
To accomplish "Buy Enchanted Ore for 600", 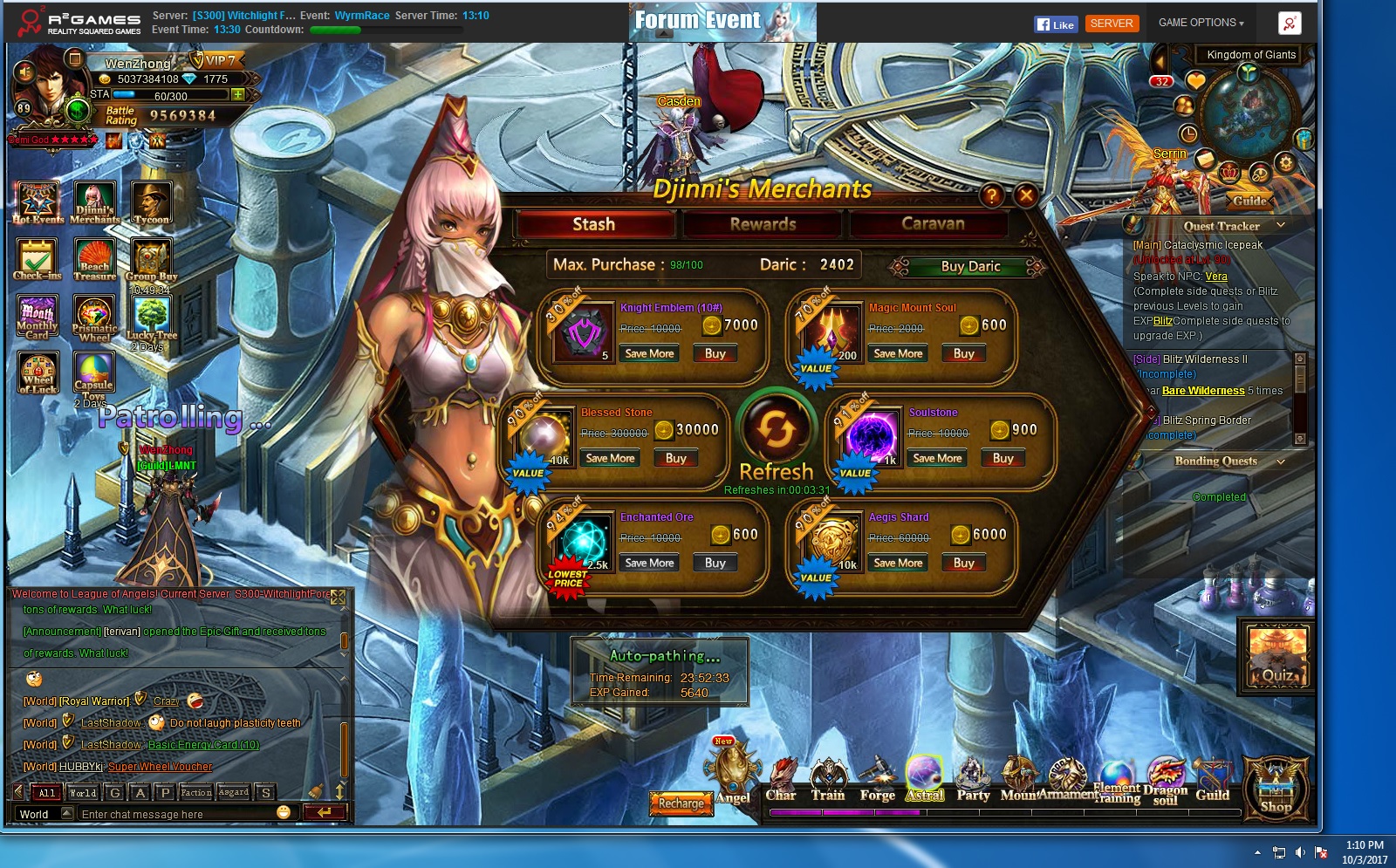I will point(715,564).
